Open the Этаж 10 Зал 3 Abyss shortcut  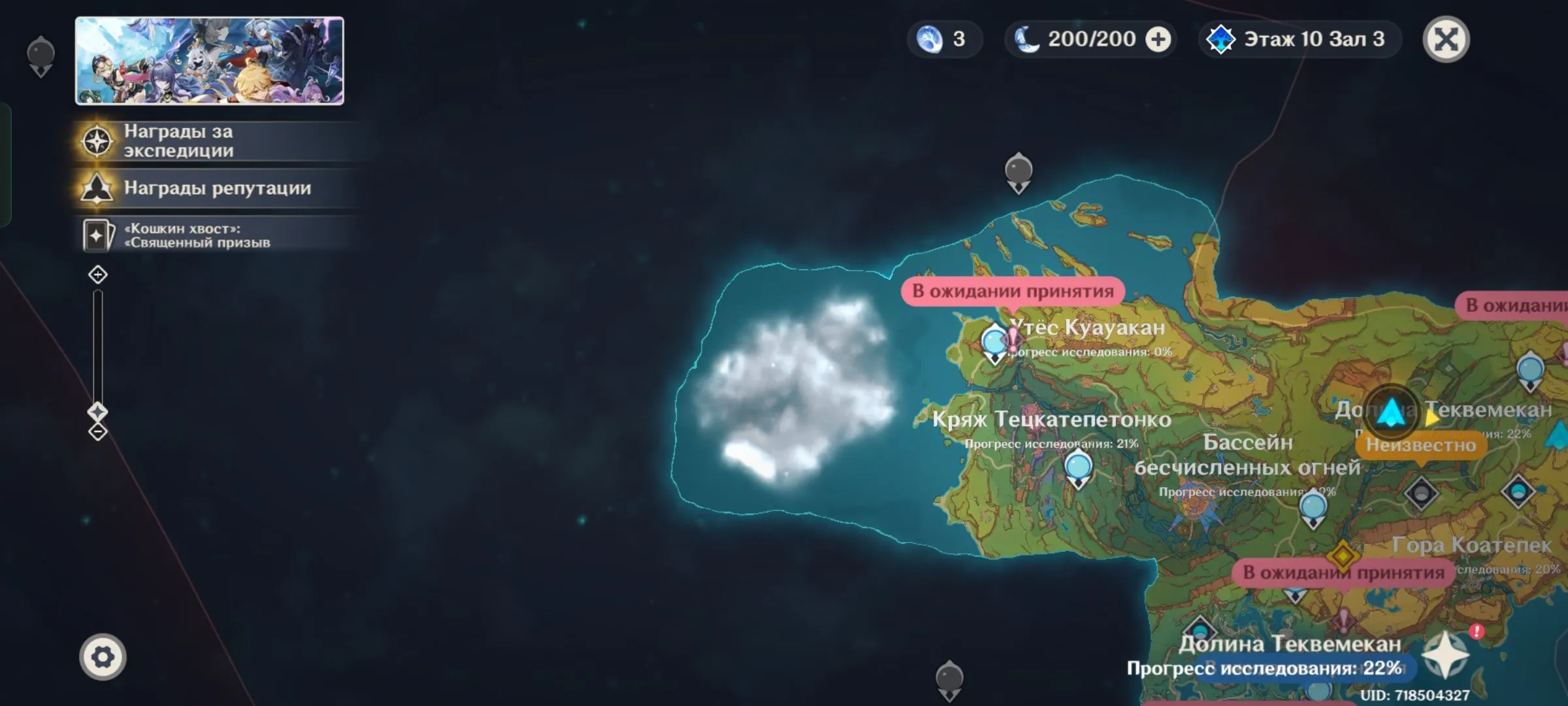point(1300,40)
